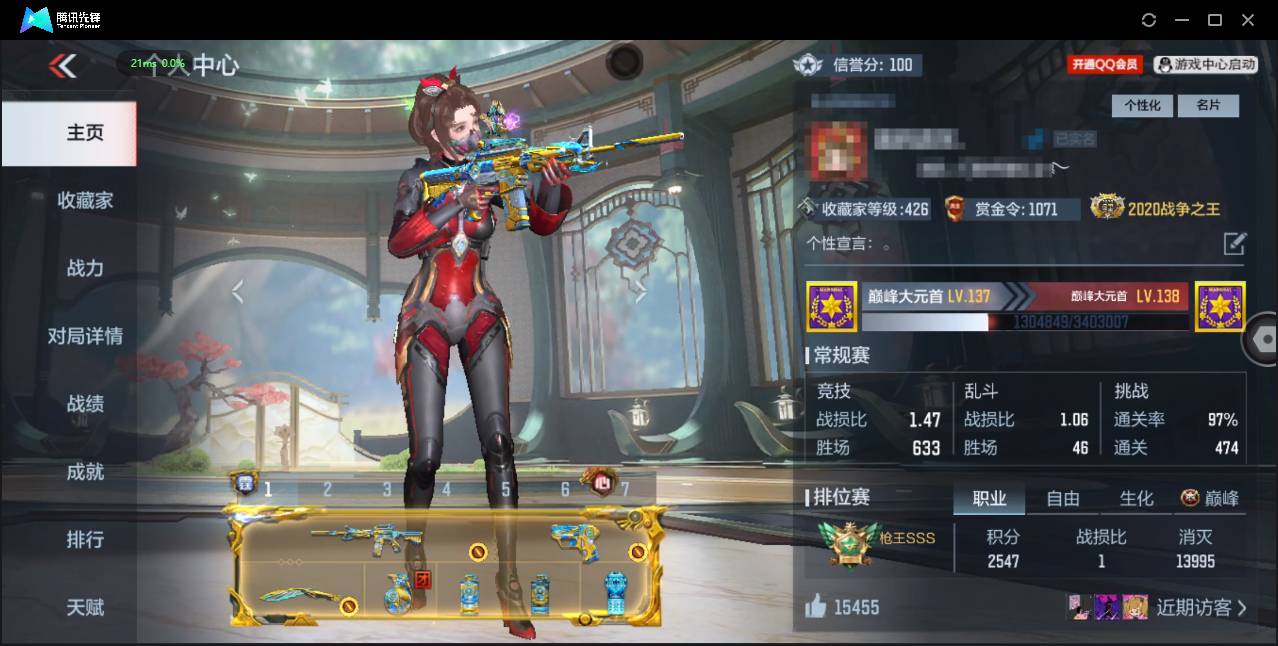Open the 名片 name card button

click(1208, 105)
